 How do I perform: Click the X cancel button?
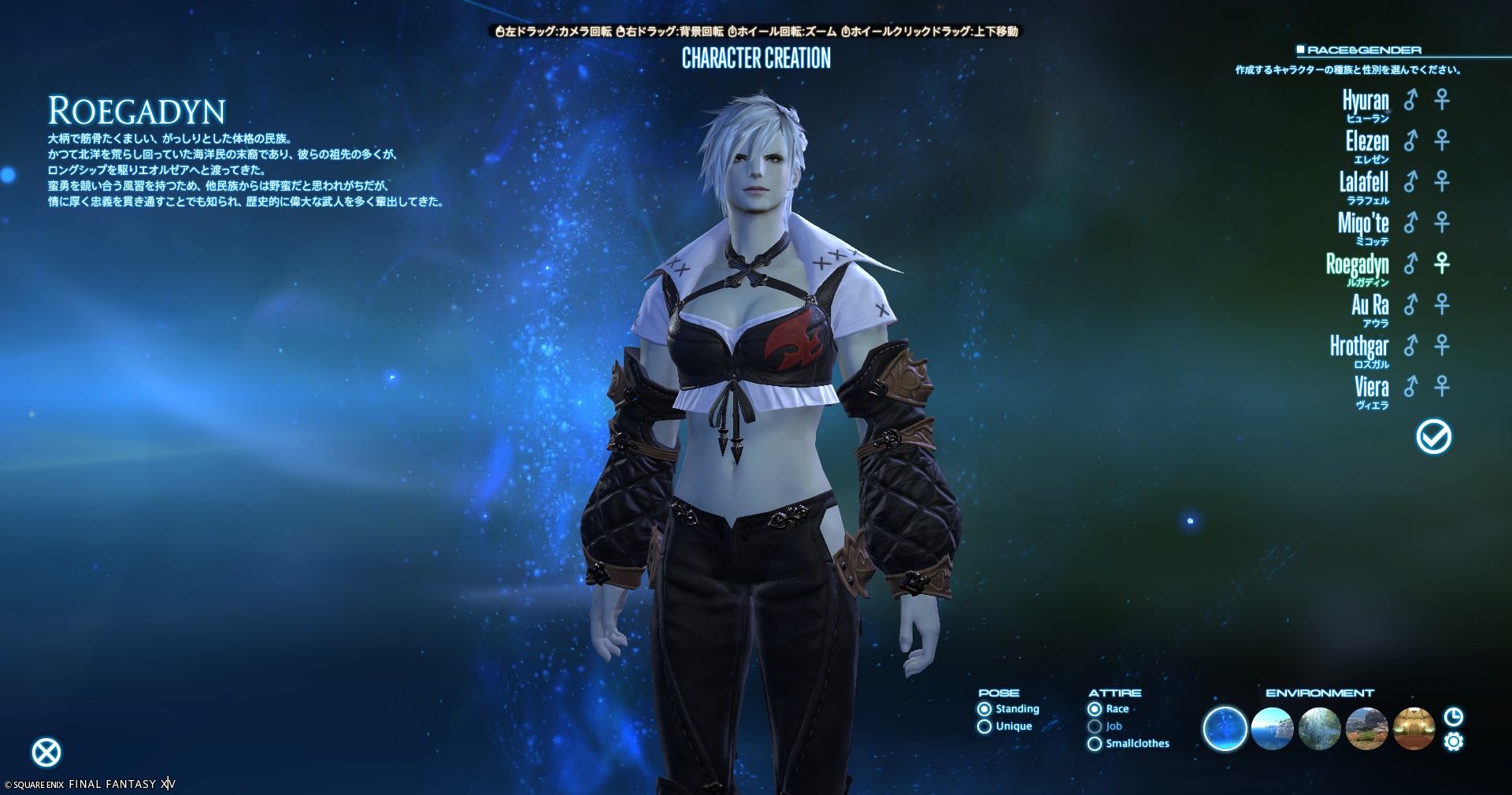46,752
